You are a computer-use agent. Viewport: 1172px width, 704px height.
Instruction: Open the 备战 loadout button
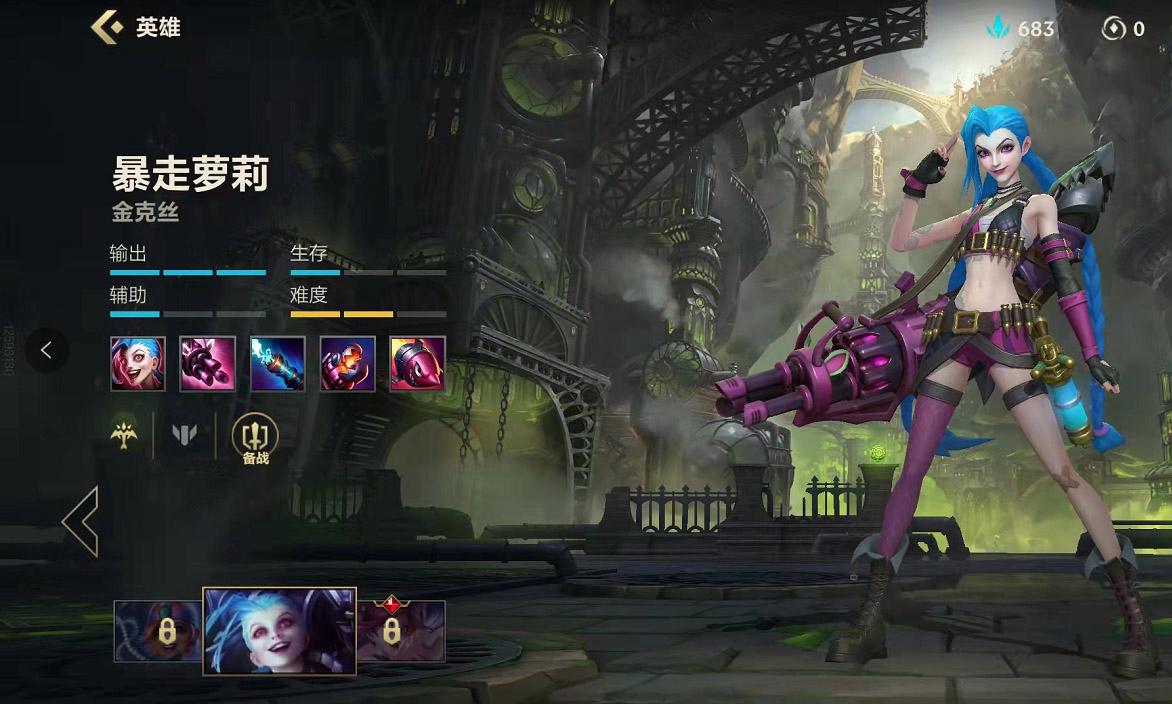click(x=255, y=439)
